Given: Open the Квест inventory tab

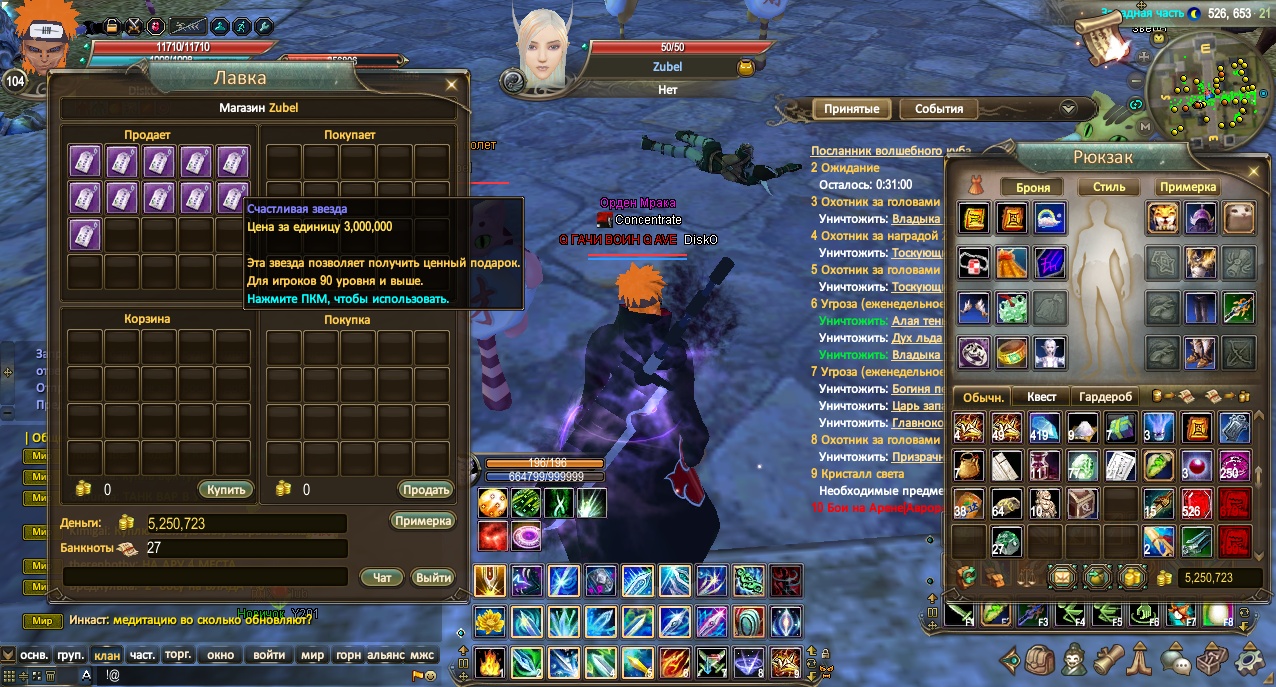Looking at the screenshot, I should point(1041,397).
